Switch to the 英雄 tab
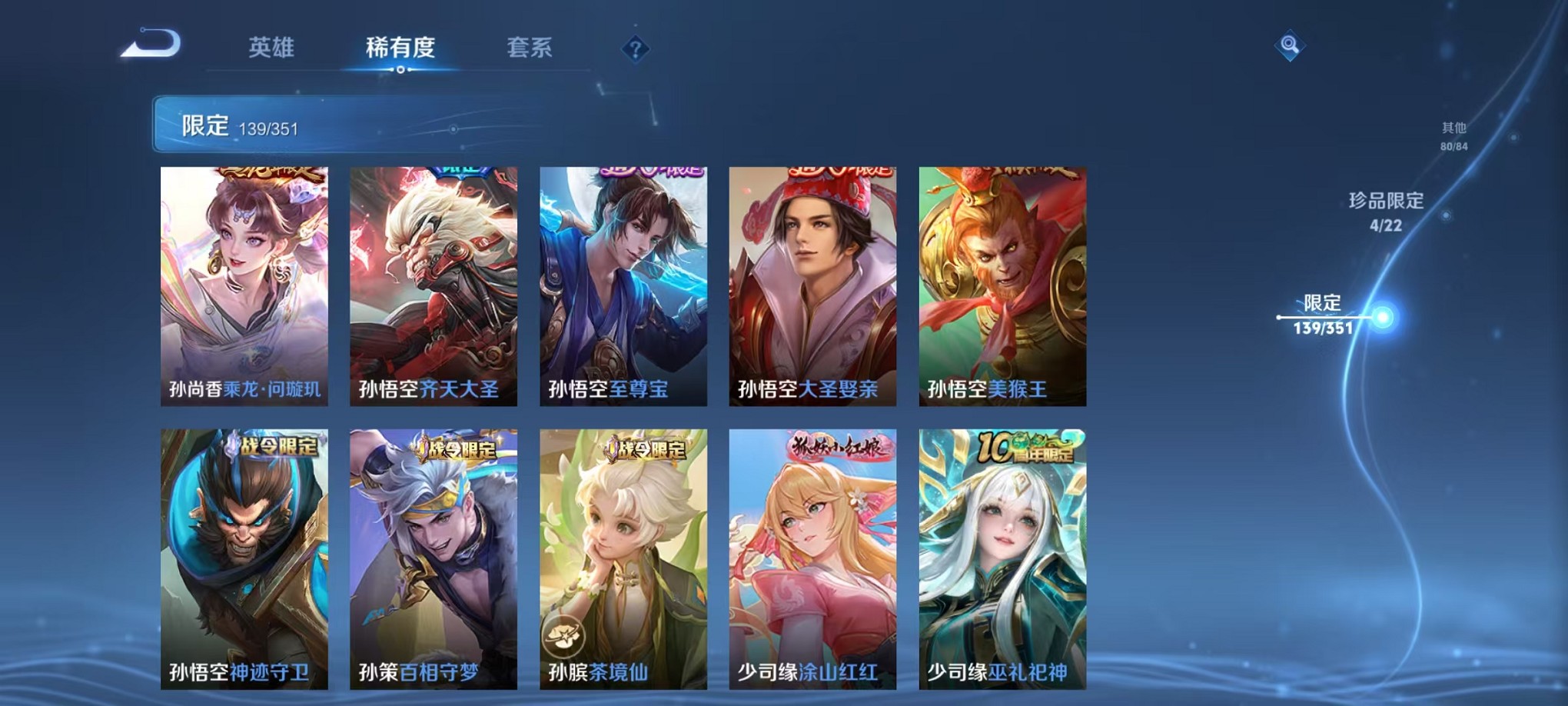This screenshot has height=706, width=1568. point(269,48)
